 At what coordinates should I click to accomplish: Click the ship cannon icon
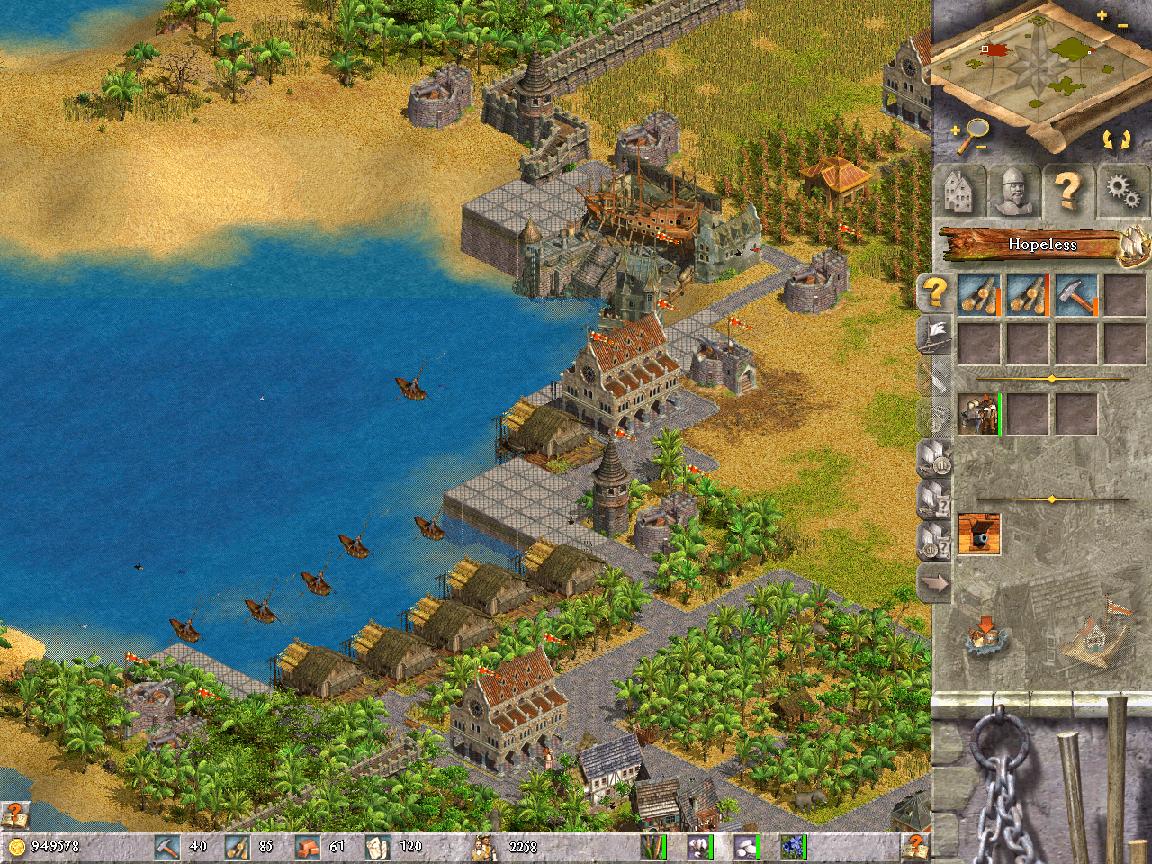point(979,534)
